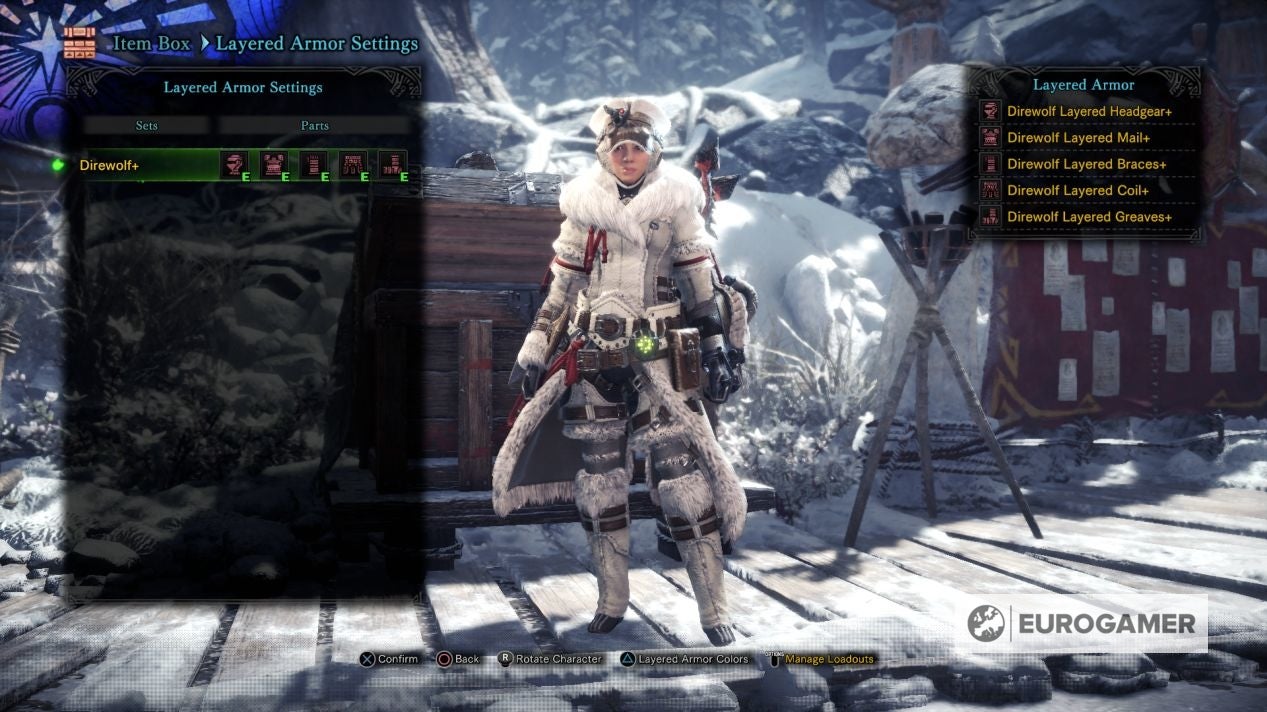Pick Direwolf Layered Braces+ entry

[x=1086, y=164]
